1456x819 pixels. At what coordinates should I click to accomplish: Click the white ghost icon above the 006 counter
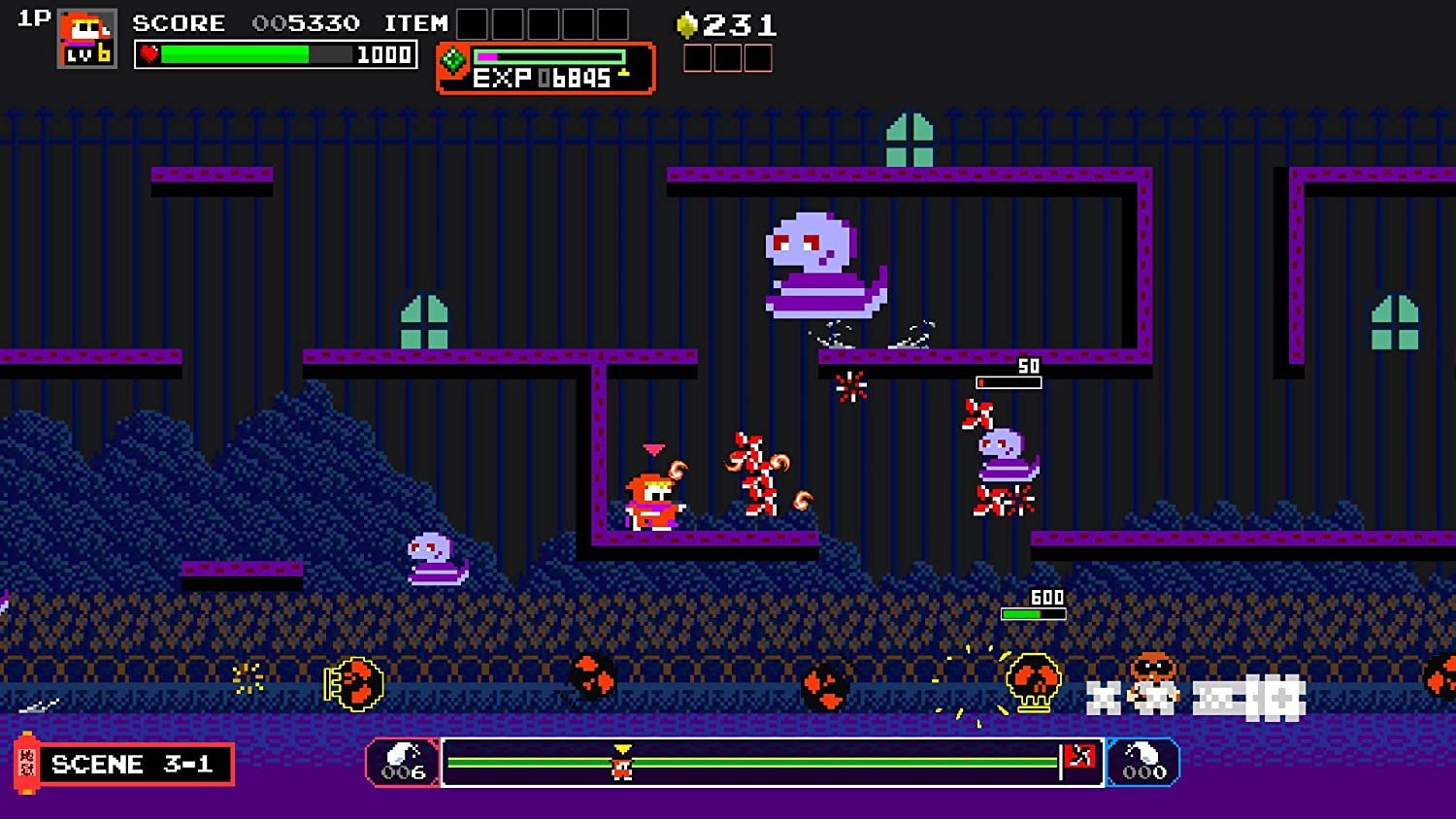(402, 753)
